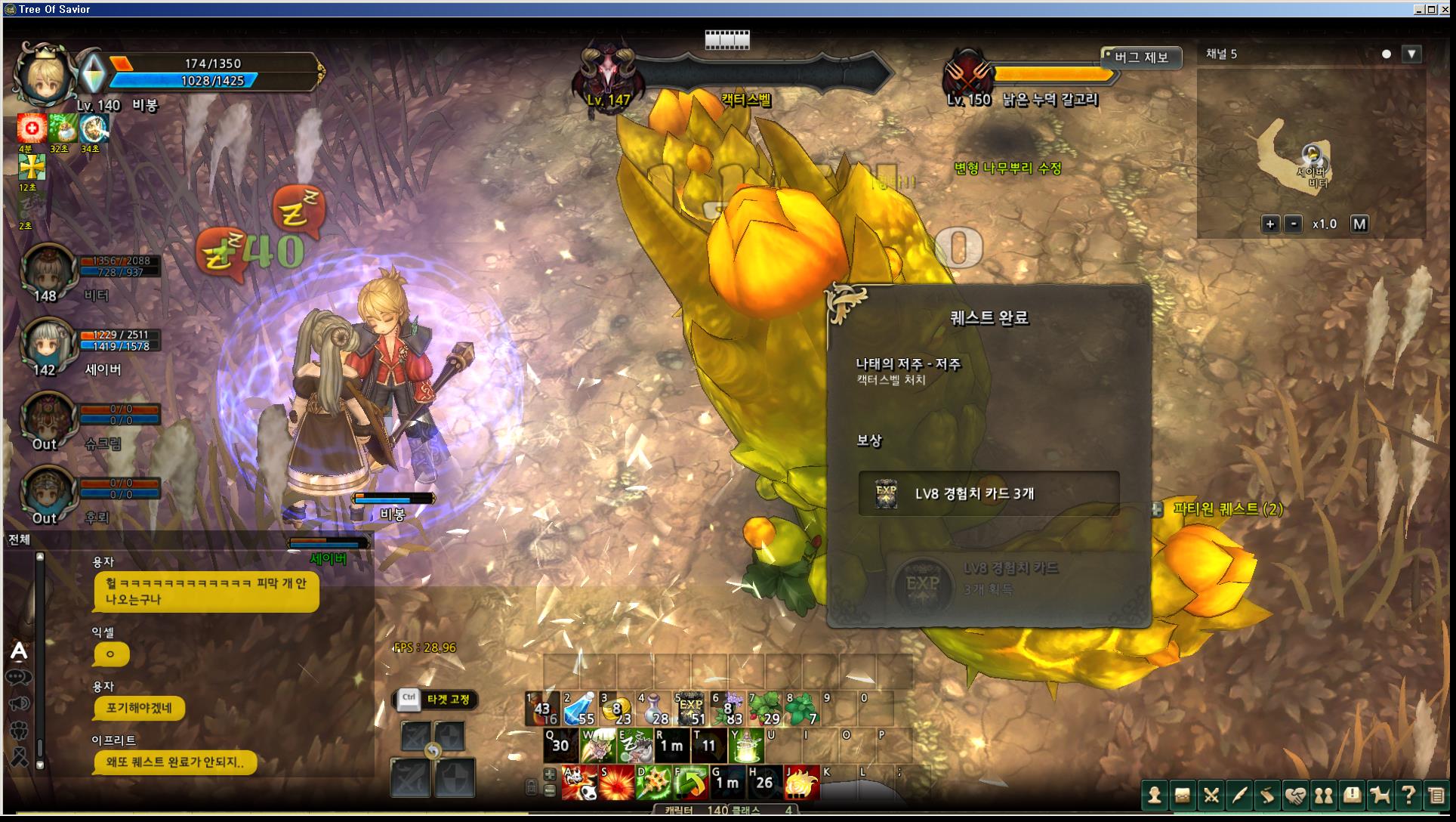This screenshot has height=822, width=1456.
Task: Zoom out the minimap with minus button
Action: 1294,224
